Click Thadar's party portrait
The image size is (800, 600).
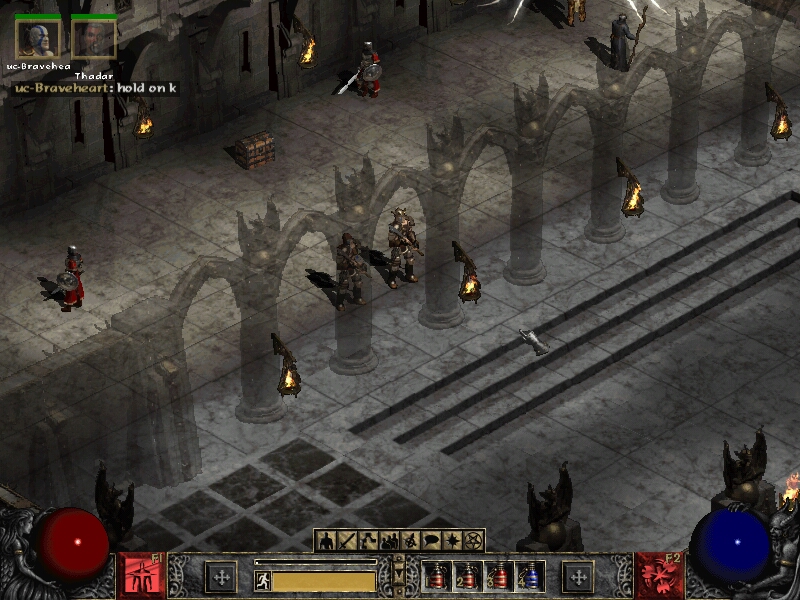[94, 39]
